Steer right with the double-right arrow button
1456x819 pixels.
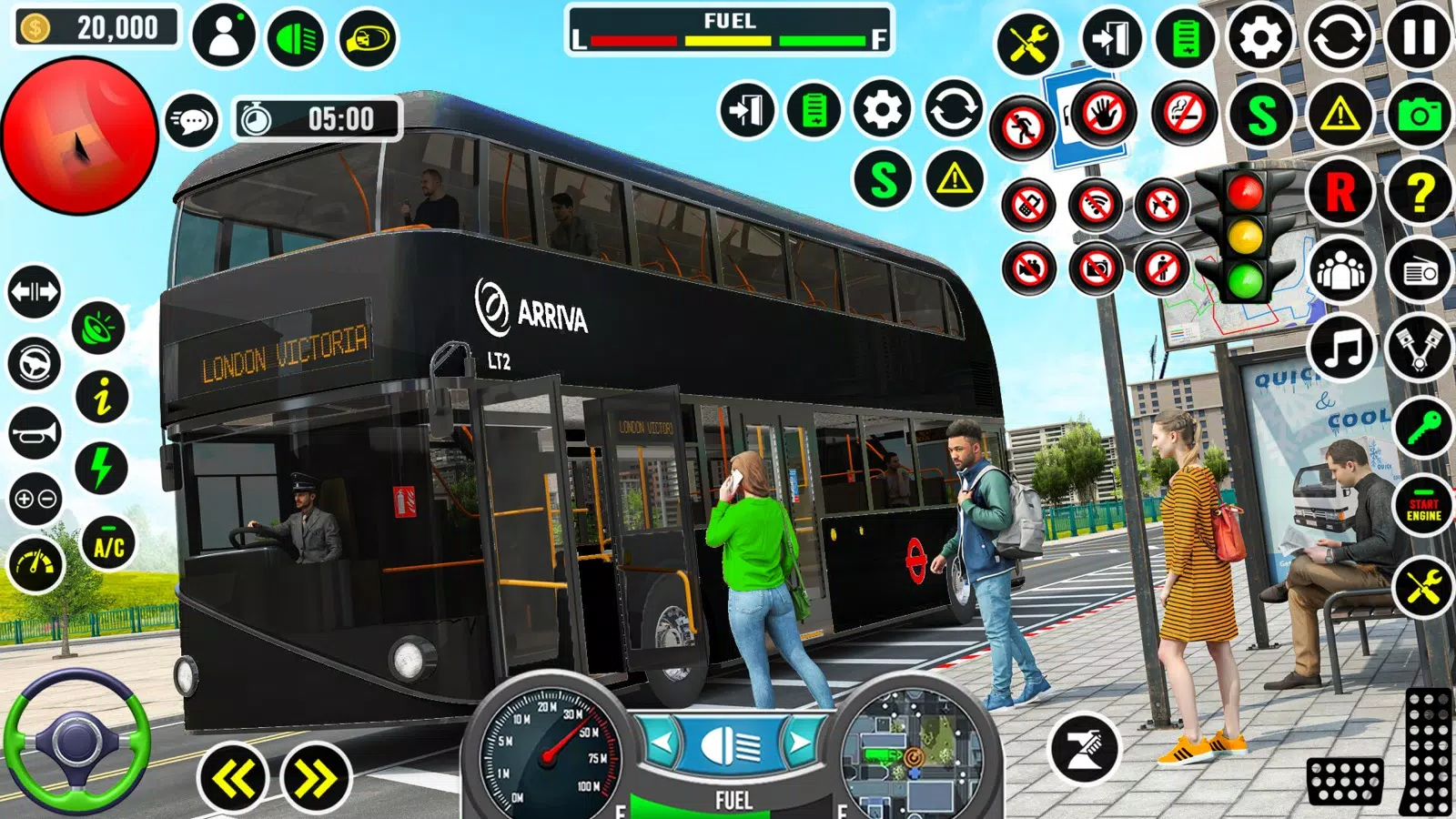pyautogui.click(x=315, y=779)
